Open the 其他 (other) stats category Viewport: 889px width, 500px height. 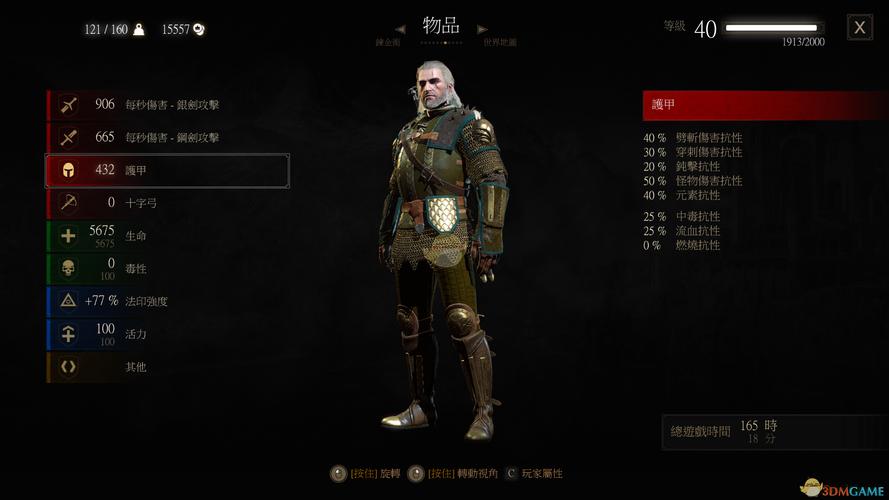click(167, 367)
